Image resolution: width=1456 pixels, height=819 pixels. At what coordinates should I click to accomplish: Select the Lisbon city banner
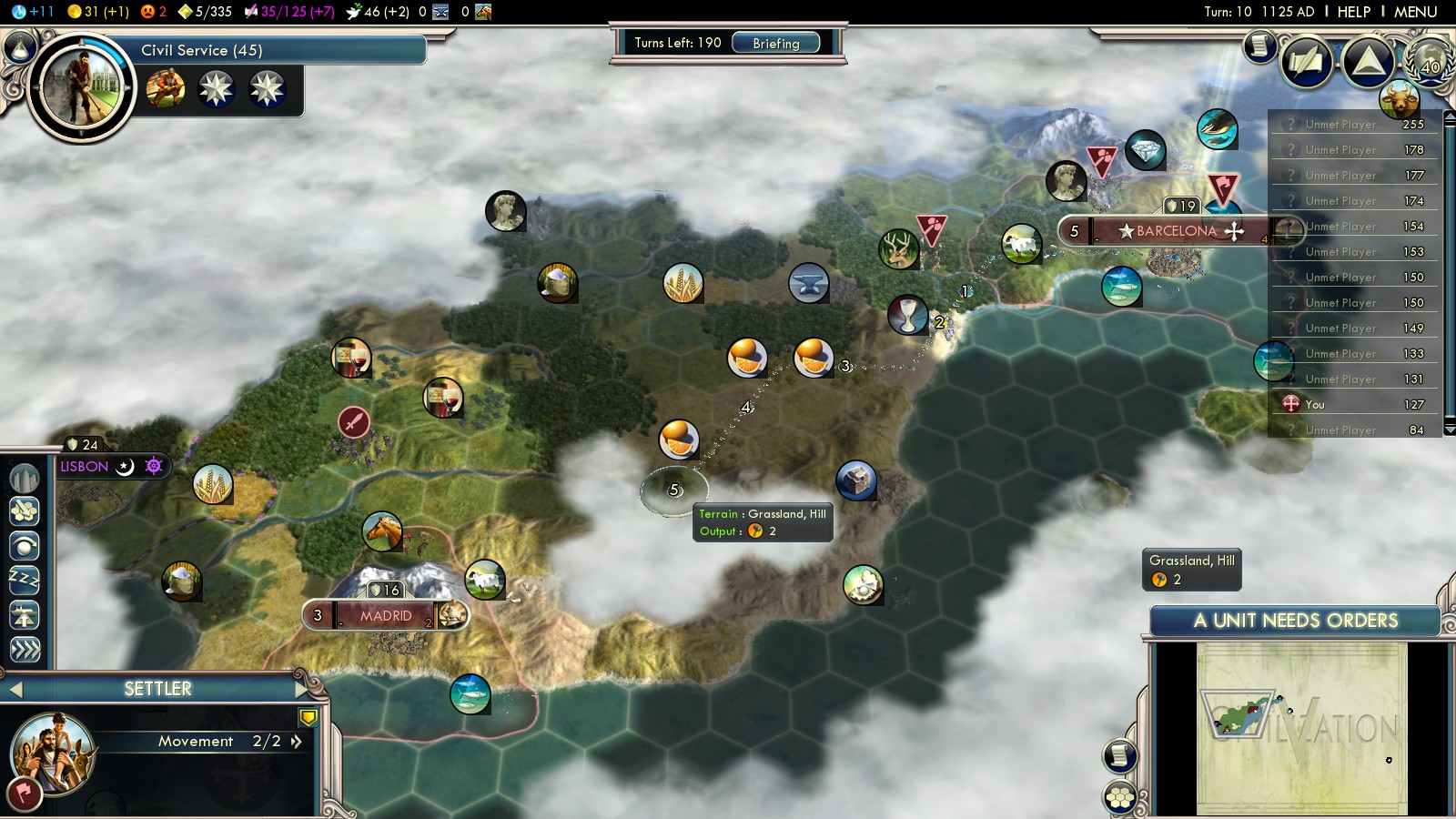[86, 467]
